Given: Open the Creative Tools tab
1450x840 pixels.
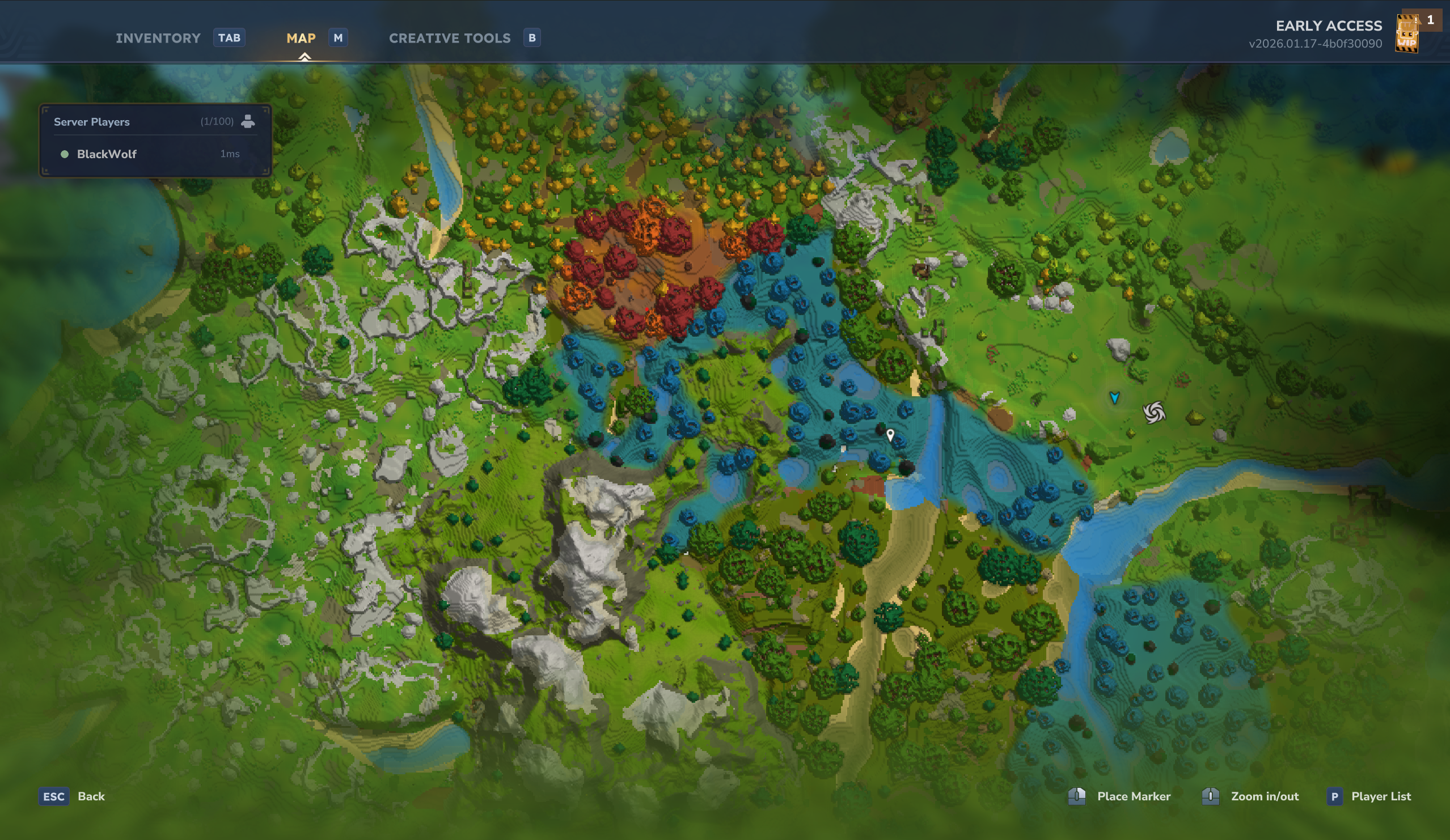Looking at the screenshot, I should coord(449,38).
